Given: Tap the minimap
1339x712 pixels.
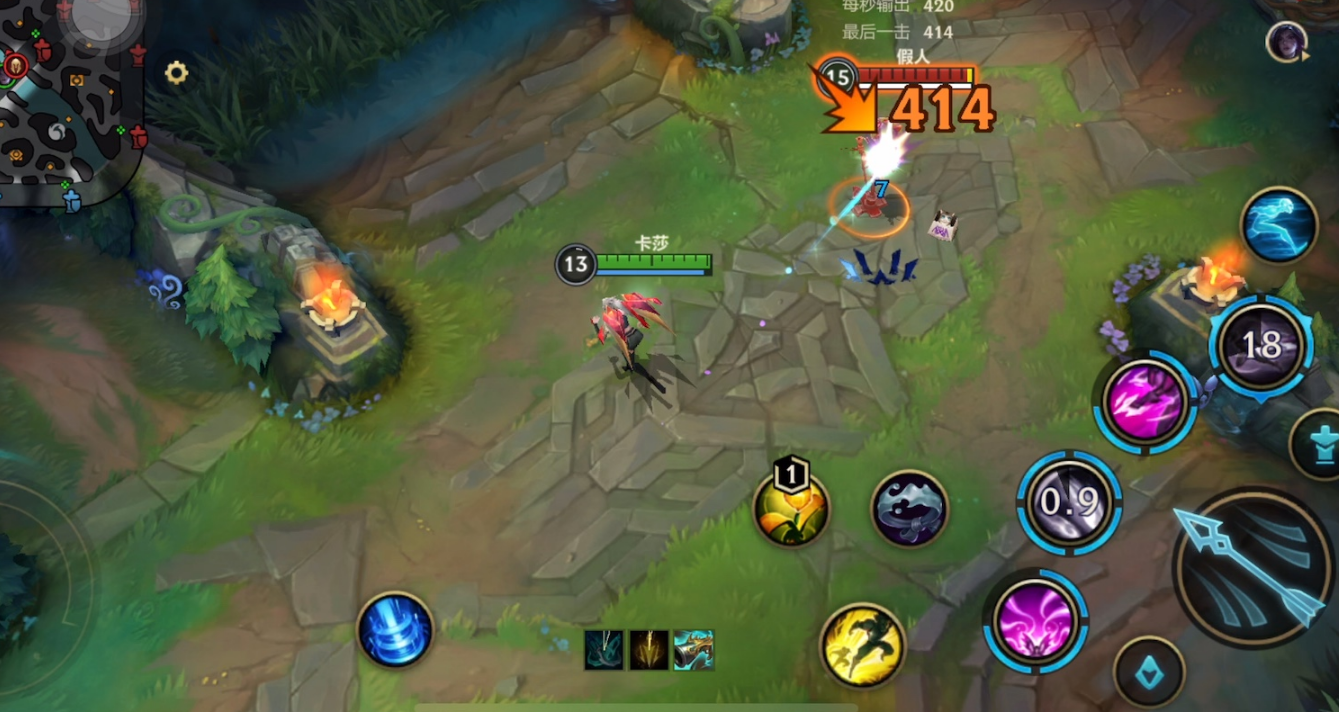Looking at the screenshot, I should tap(70, 100).
